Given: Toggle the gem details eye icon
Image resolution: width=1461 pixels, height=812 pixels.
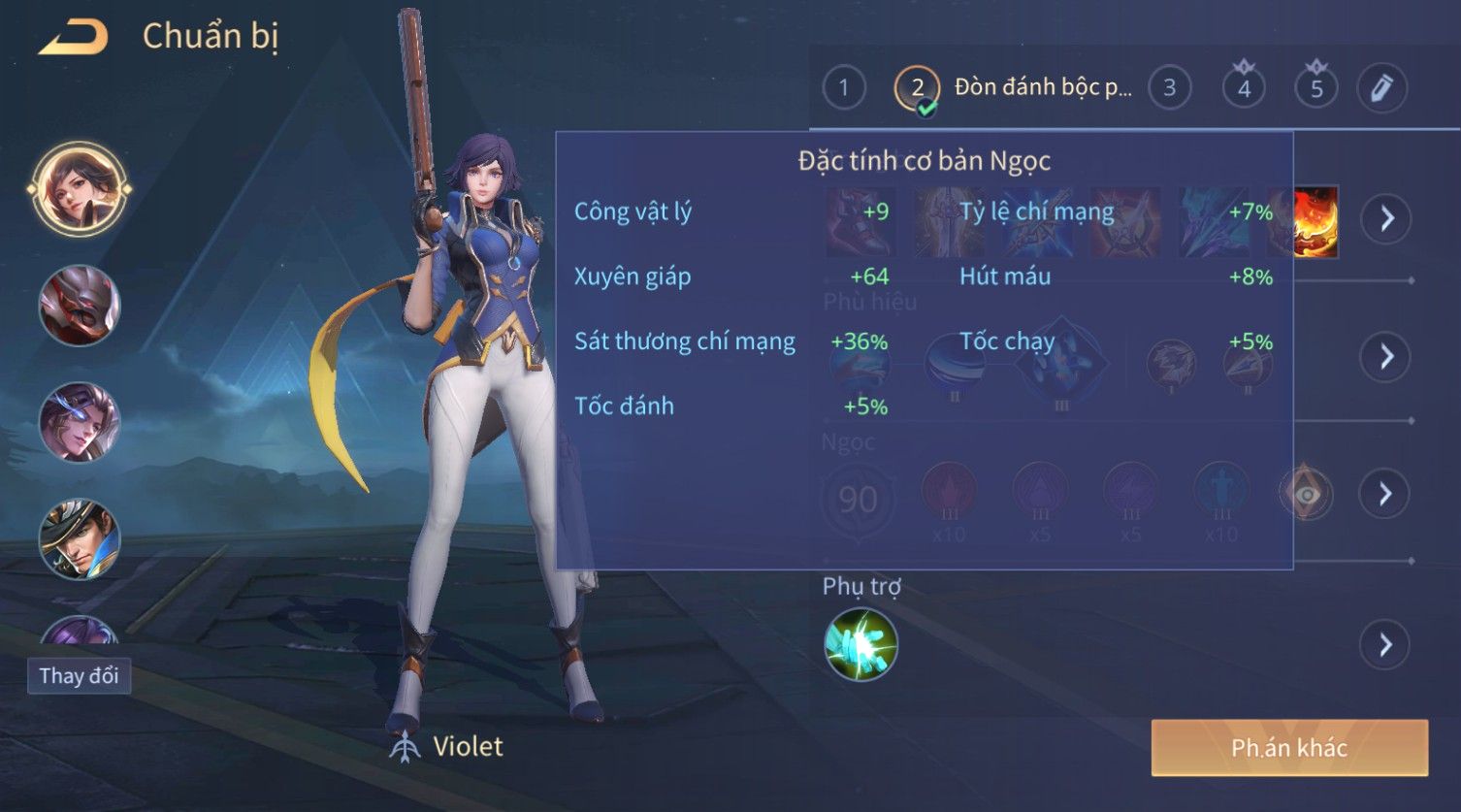Looking at the screenshot, I should pyautogui.click(x=1307, y=495).
